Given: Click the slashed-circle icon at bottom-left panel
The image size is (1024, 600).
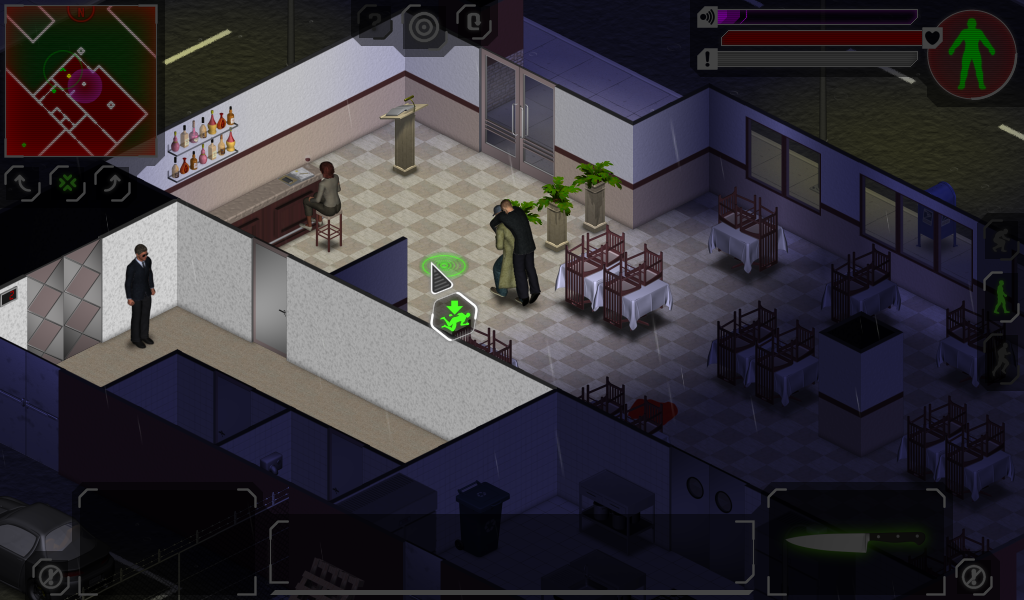Looking at the screenshot, I should [x=48, y=575].
